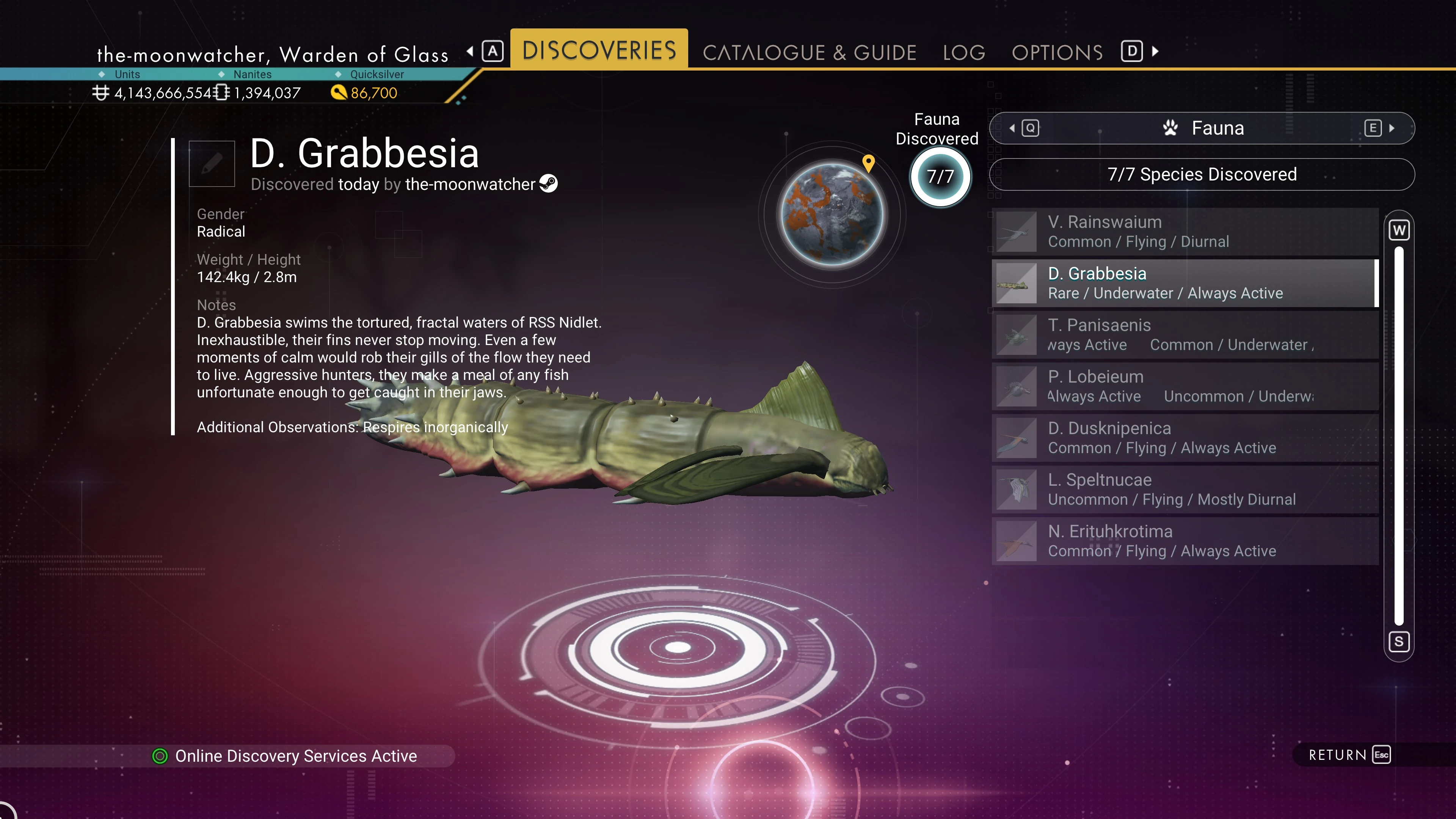This screenshot has height=819, width=1456.
Task: View the N. Erituhkrotima creature entry
Action: pos(1185,541)
